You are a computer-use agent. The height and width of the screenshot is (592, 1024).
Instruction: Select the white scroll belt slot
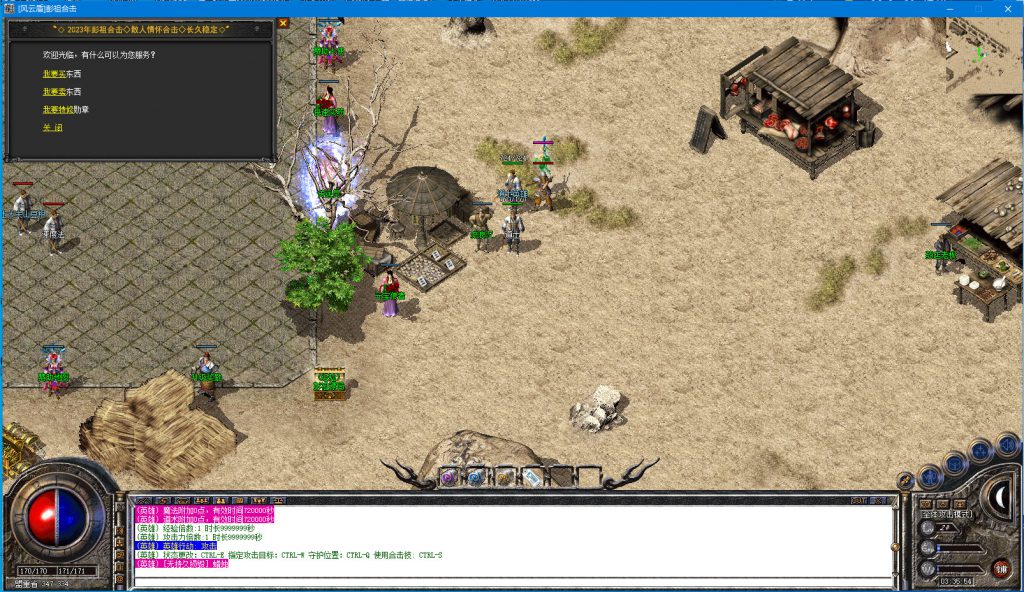(x=532, y=477)
